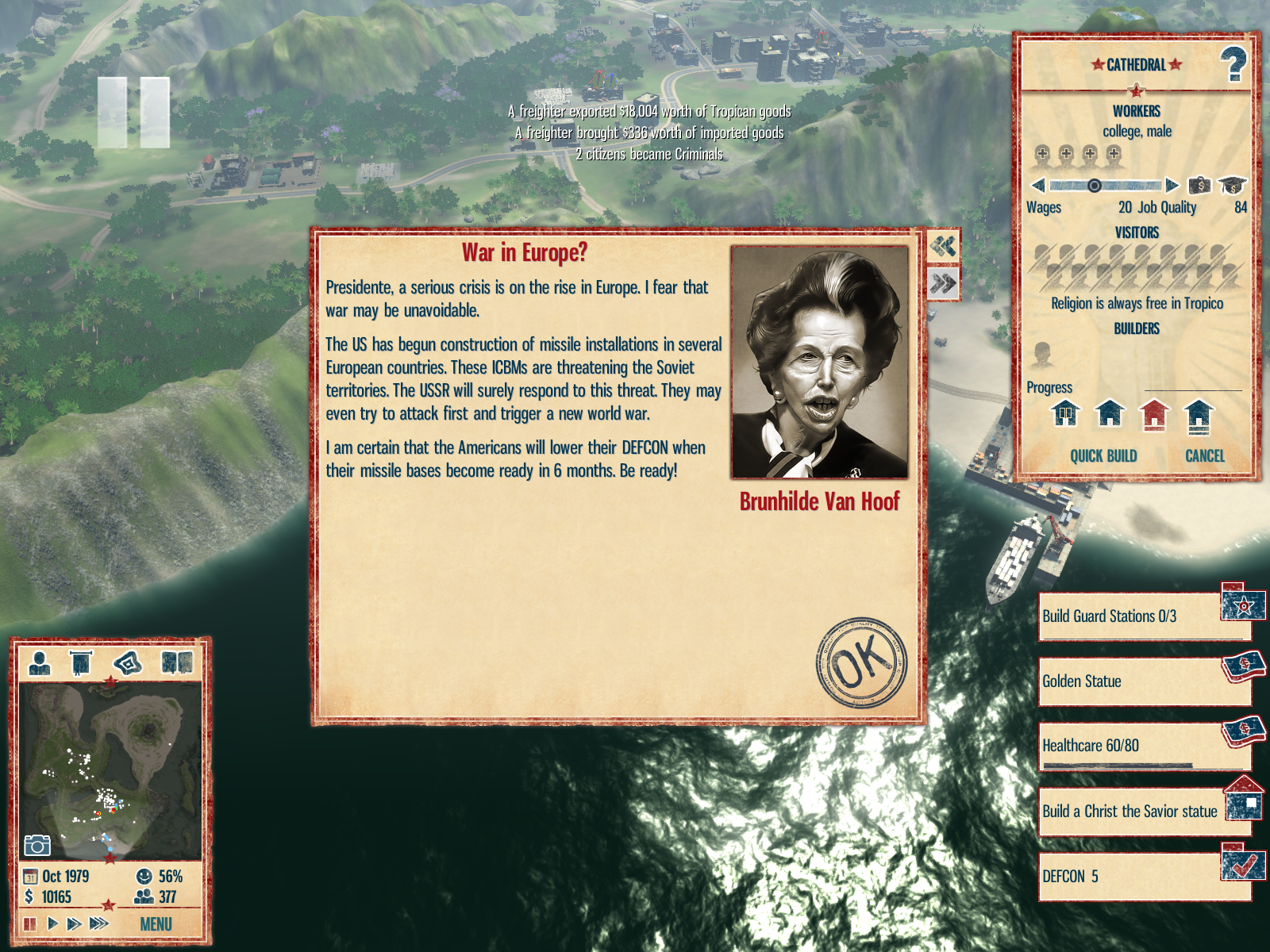Screen dimensions: 1270x952
Task: Go to the previous message with the left arrows
Action: [943, 246]
